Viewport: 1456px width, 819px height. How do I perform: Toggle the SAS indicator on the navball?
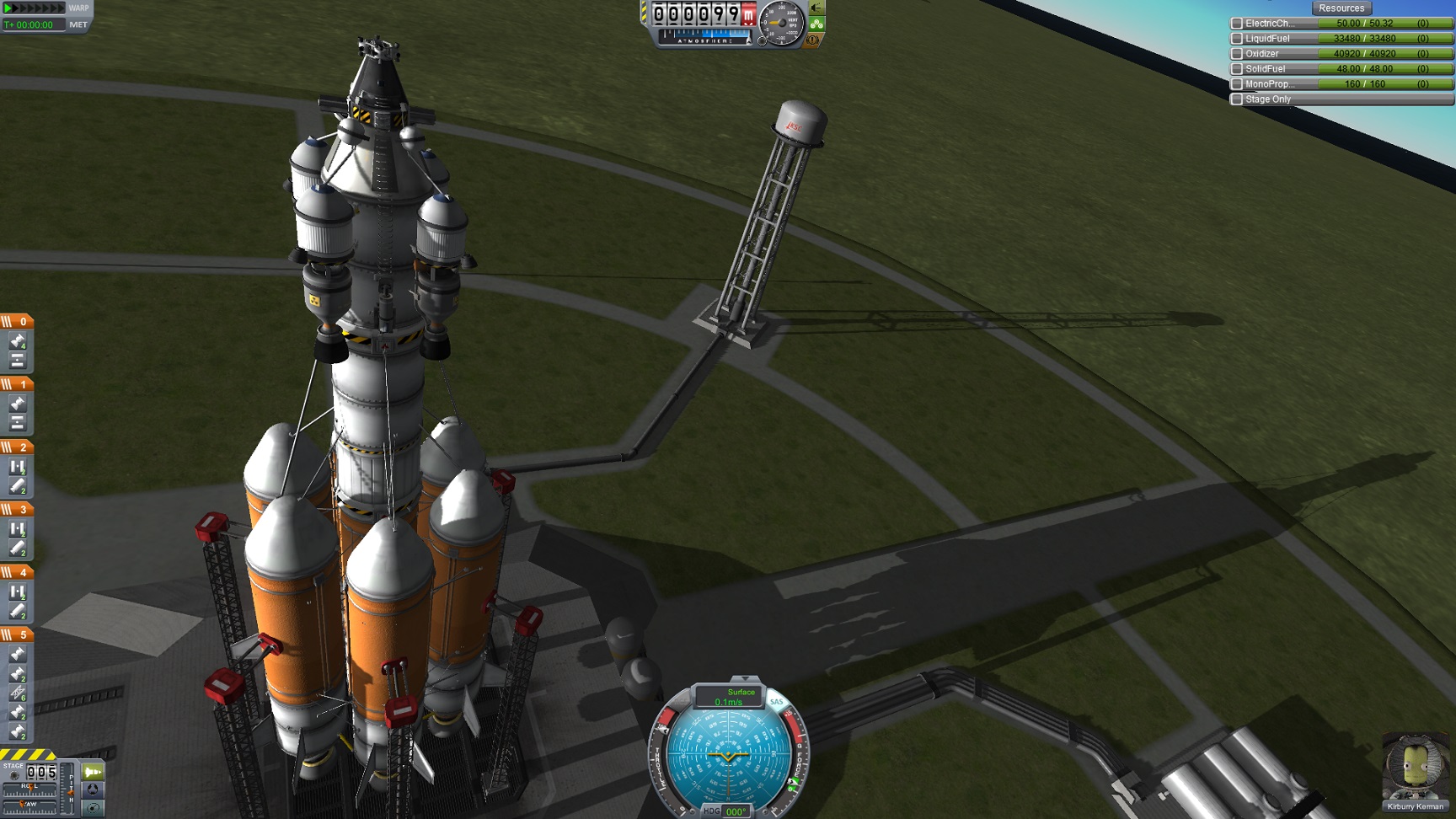tap(776, 702)
